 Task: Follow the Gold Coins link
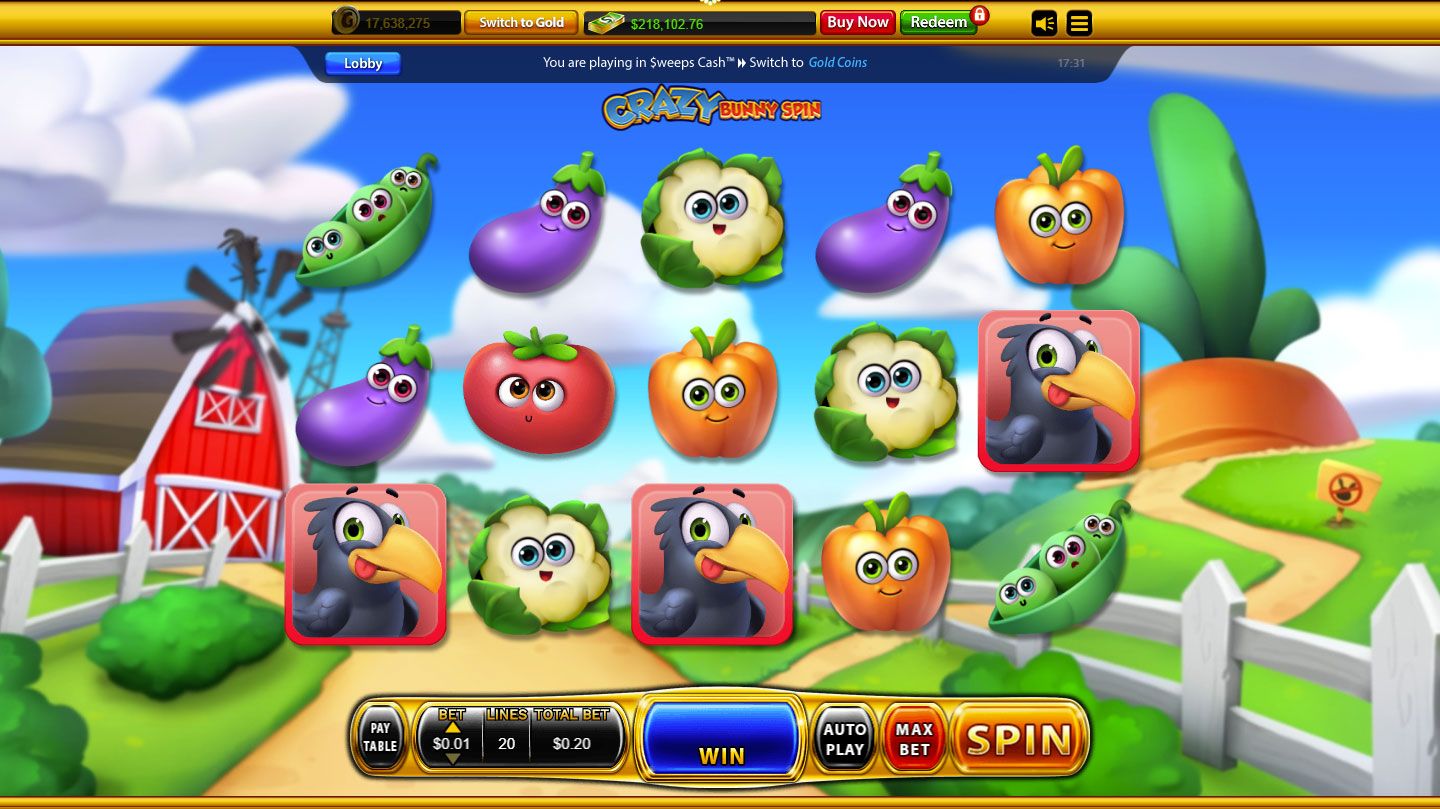tap(838, 62)
